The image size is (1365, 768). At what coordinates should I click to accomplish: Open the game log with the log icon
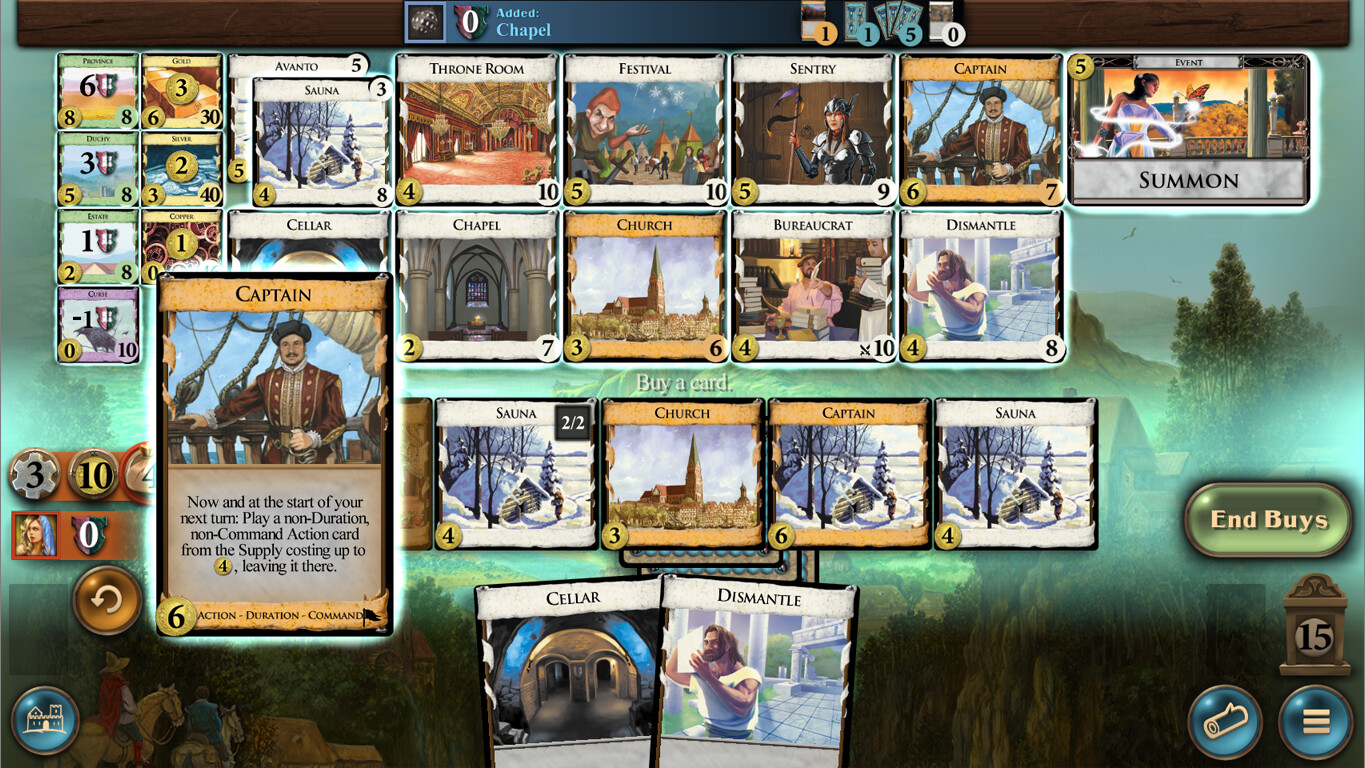(1225, 722)
